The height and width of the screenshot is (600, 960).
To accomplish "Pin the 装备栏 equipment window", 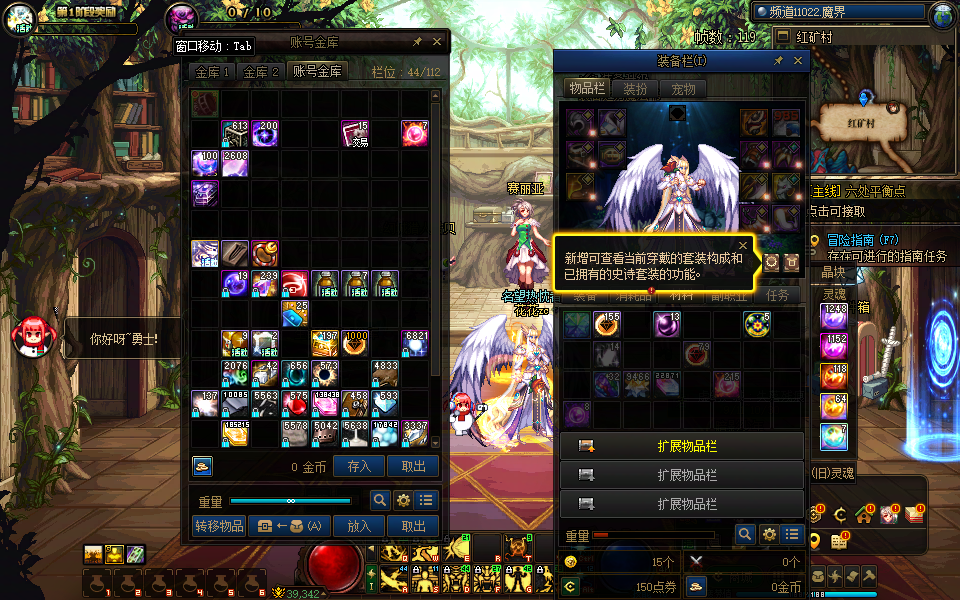I will click(778, 61).
